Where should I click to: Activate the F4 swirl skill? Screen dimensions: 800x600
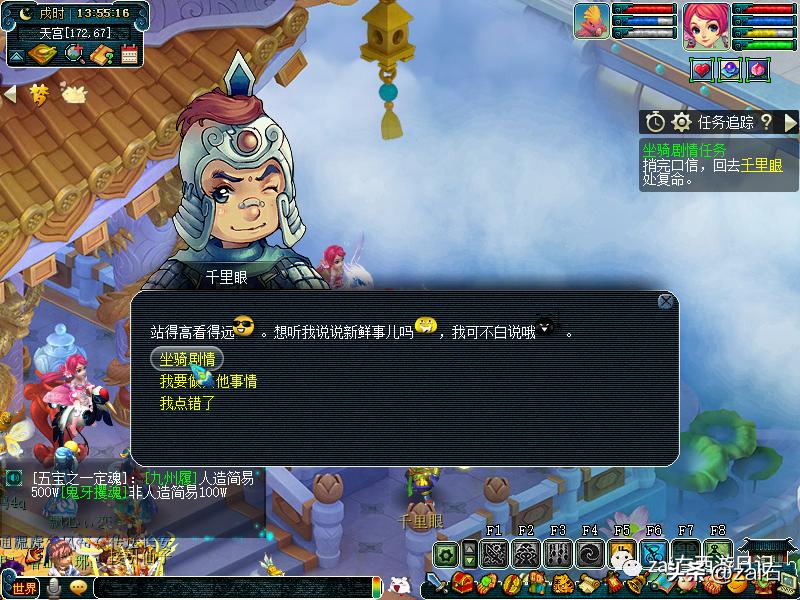tap(589, 553)
